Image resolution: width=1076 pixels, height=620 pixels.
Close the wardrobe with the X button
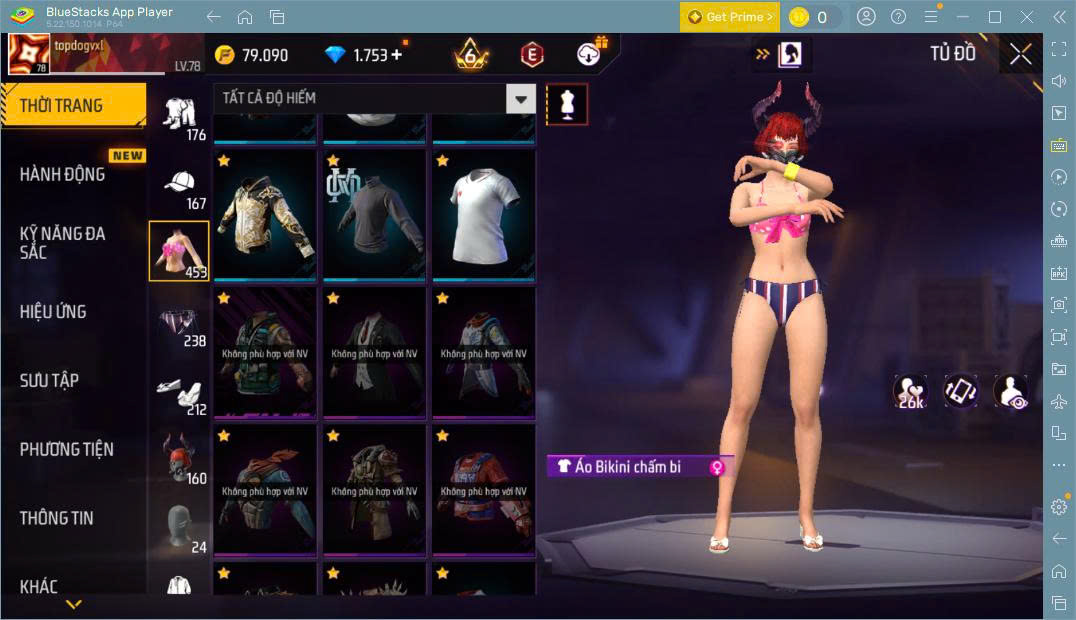point(1020,55)
